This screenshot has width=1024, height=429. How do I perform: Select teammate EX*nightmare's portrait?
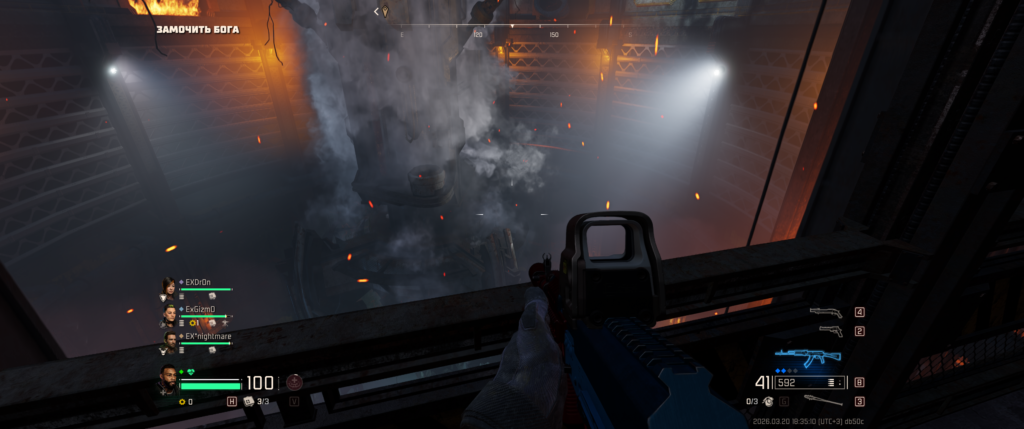pos(169,342)
